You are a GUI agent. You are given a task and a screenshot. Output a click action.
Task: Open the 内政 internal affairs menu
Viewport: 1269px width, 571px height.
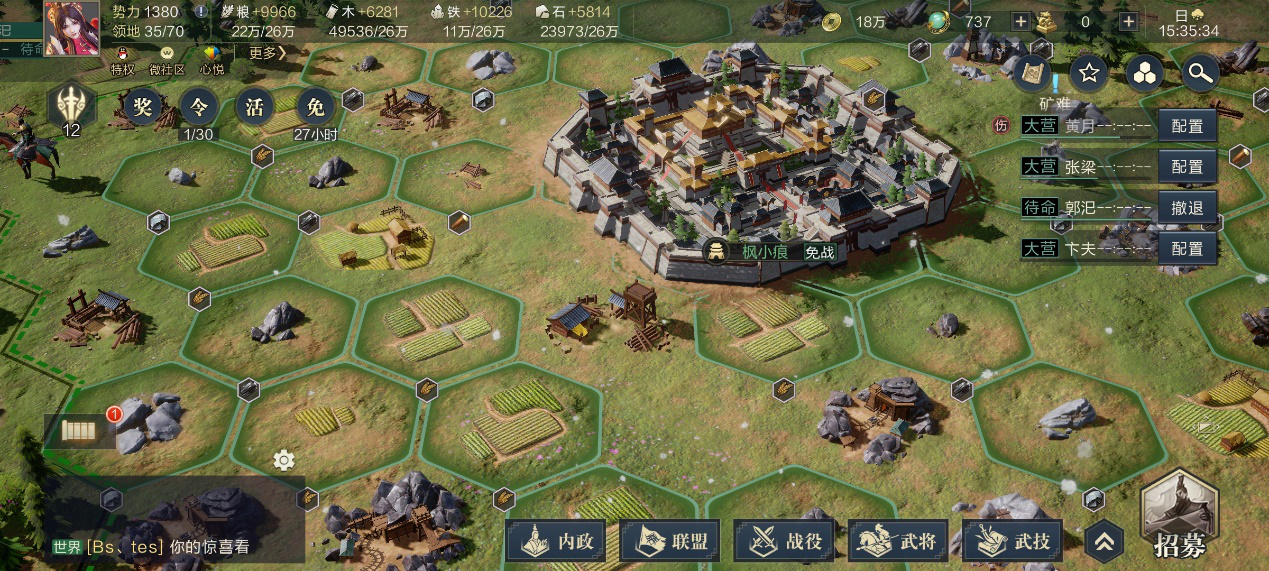(x=560, y=541)
